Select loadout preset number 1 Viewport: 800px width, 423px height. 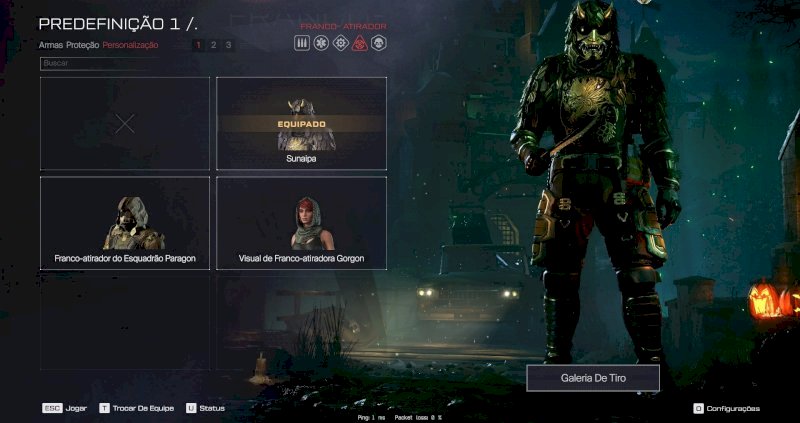[198, 45]
